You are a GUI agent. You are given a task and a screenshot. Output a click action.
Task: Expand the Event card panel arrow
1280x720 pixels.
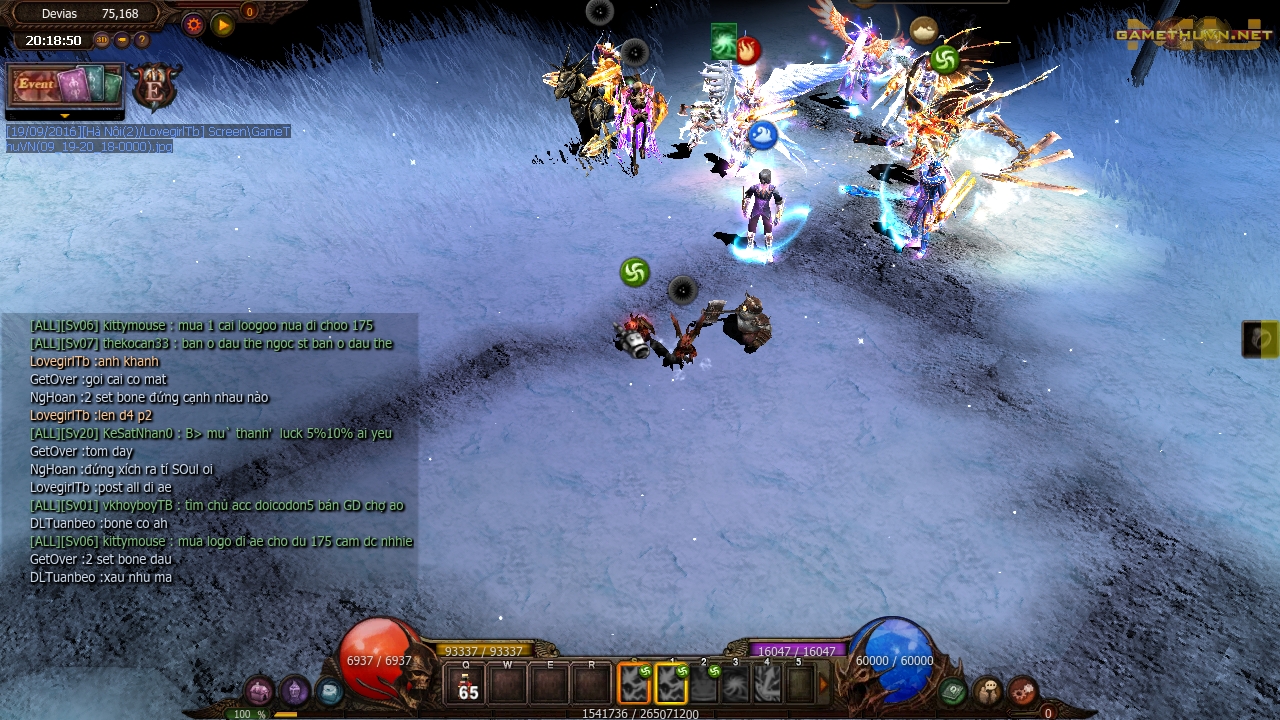click(x=65, y=116)
